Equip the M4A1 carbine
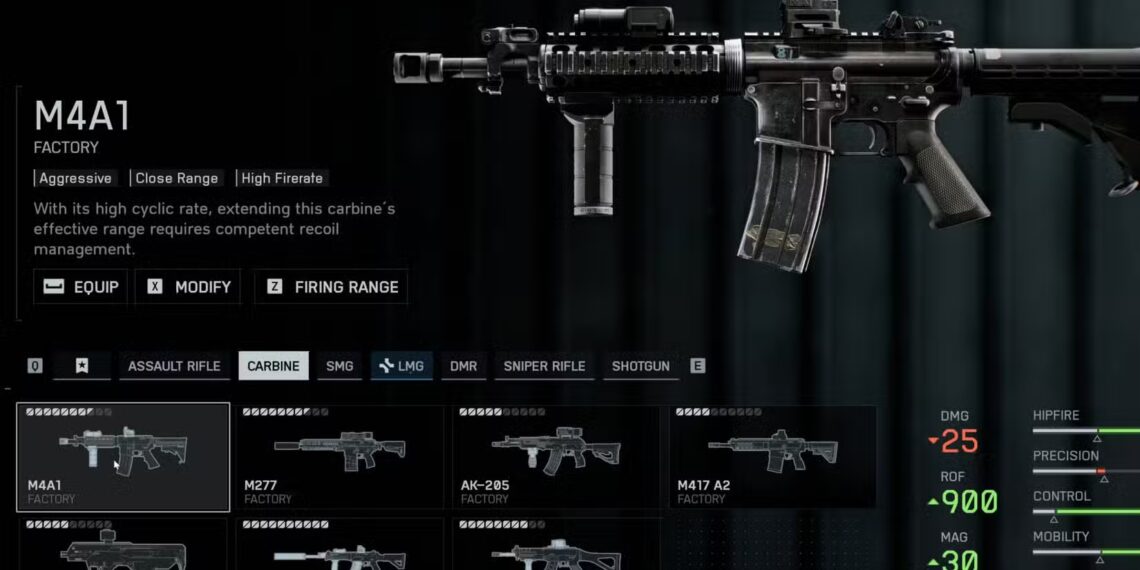Image resolution: width=1140 pixels, height=570 pixels. click(81, 287)
